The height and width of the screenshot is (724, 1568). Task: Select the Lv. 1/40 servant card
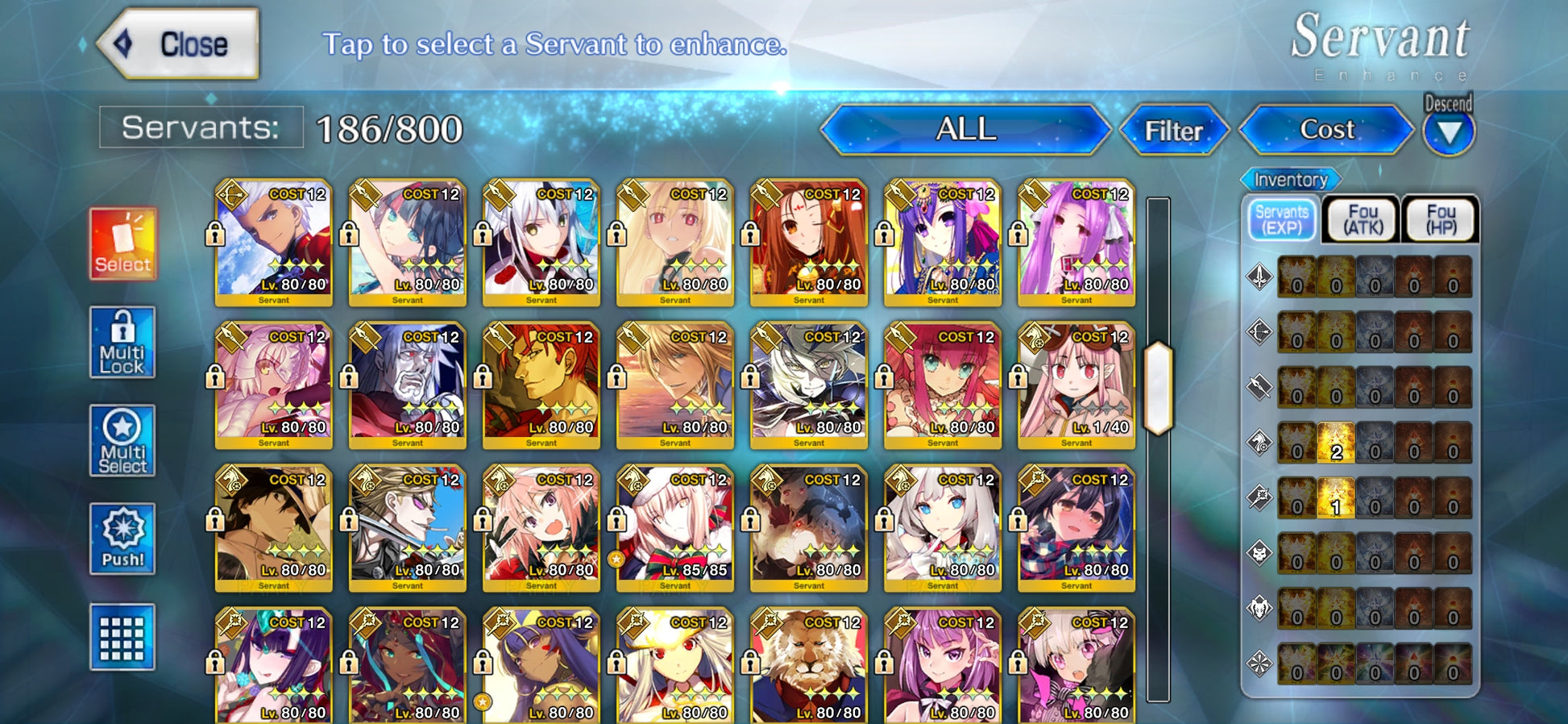(x=1076, y=385)
